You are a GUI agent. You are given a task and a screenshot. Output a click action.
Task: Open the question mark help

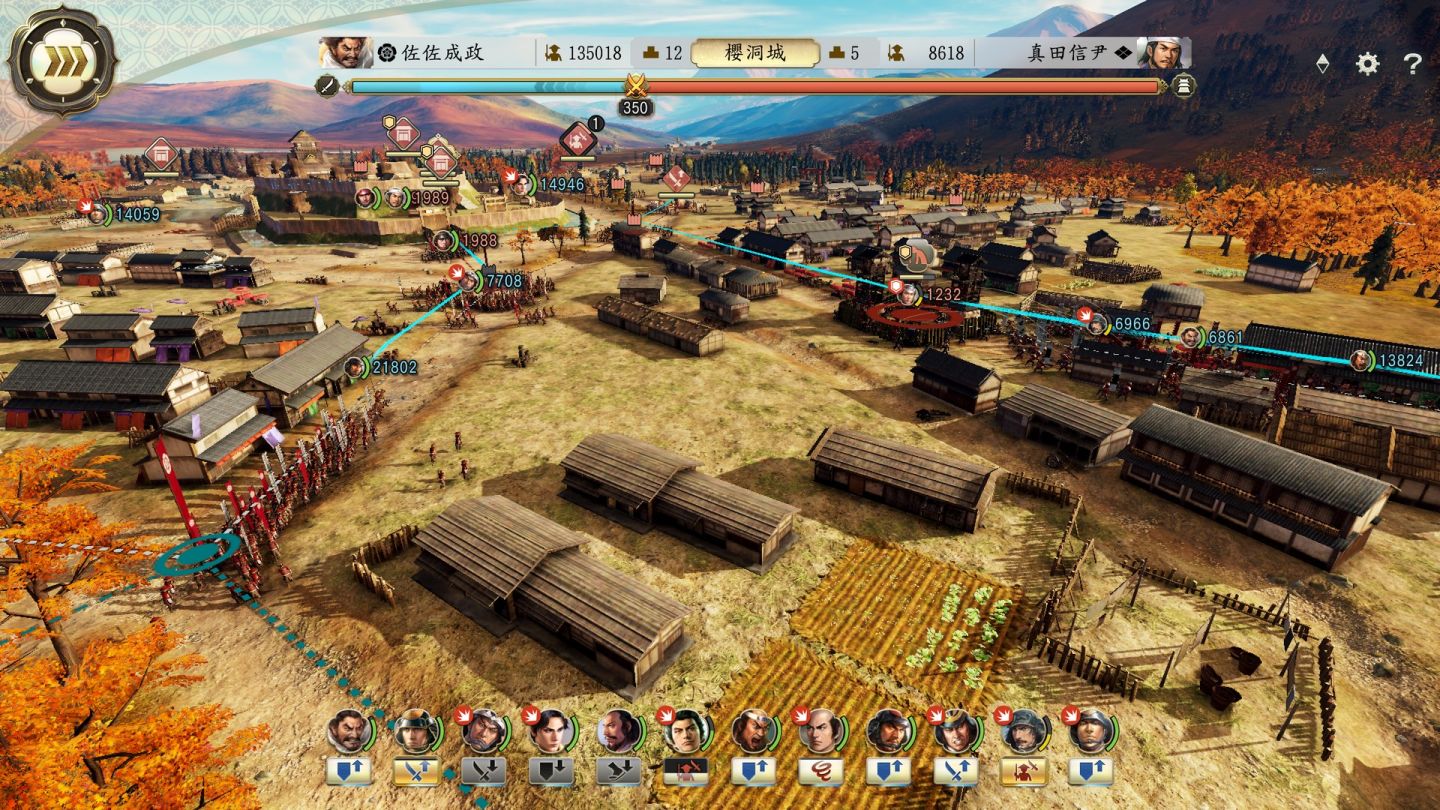(x=1412, y=64)
